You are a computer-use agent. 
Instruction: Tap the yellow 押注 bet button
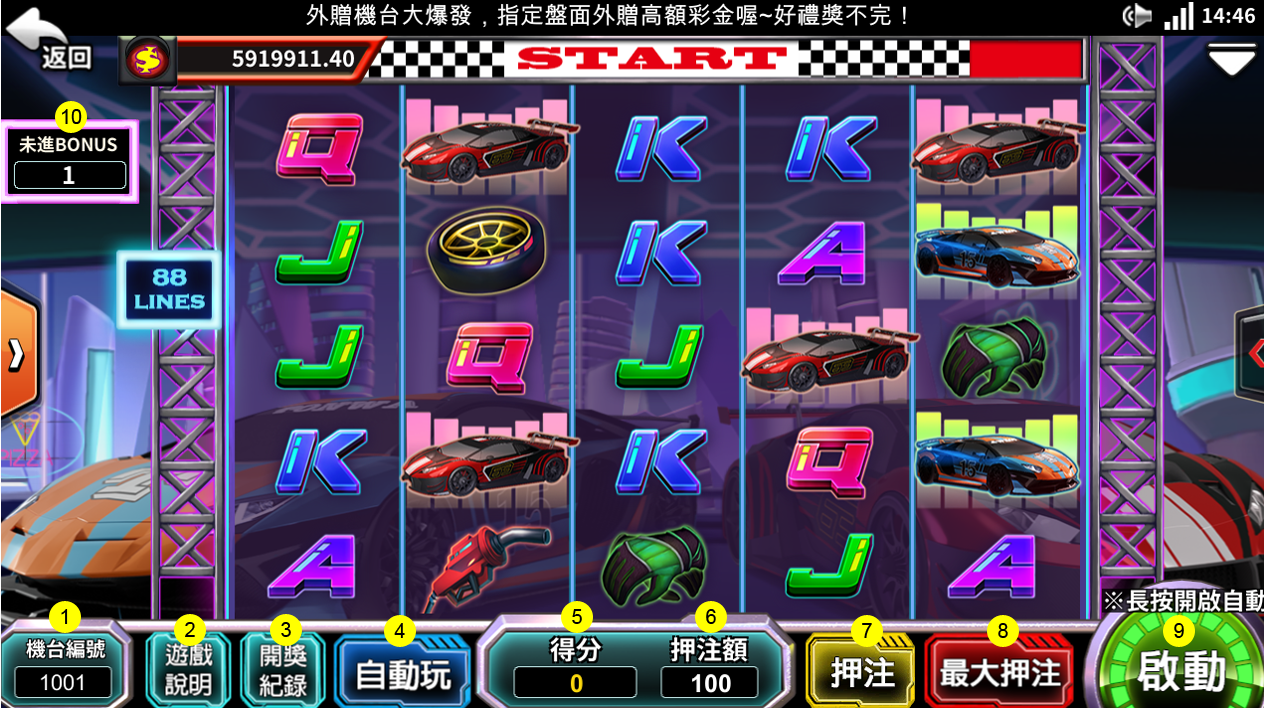(864, 673)
